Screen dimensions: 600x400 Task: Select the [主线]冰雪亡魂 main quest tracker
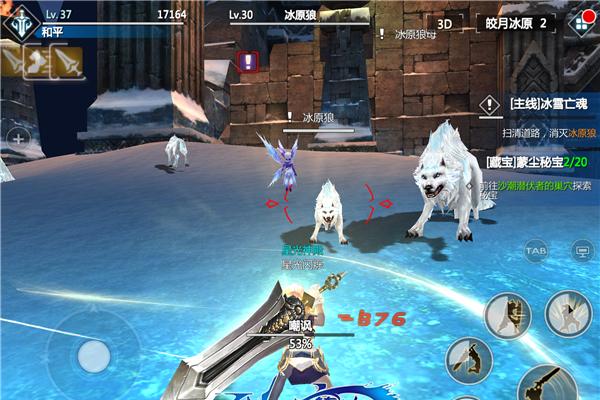[x=538, y=103]
